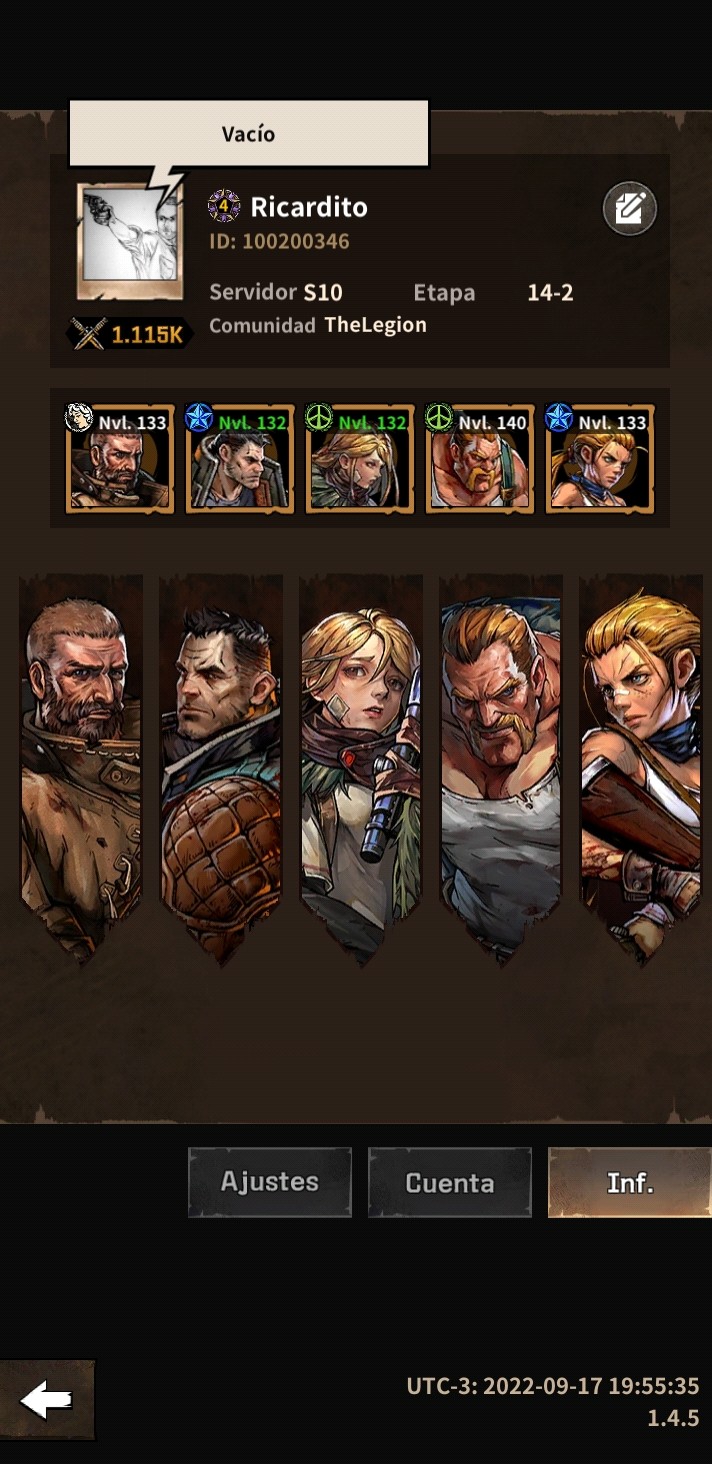Edit the Ricardito profile name
The image size is (712, 1464).
pyautogui.click(x=629, y=209)
